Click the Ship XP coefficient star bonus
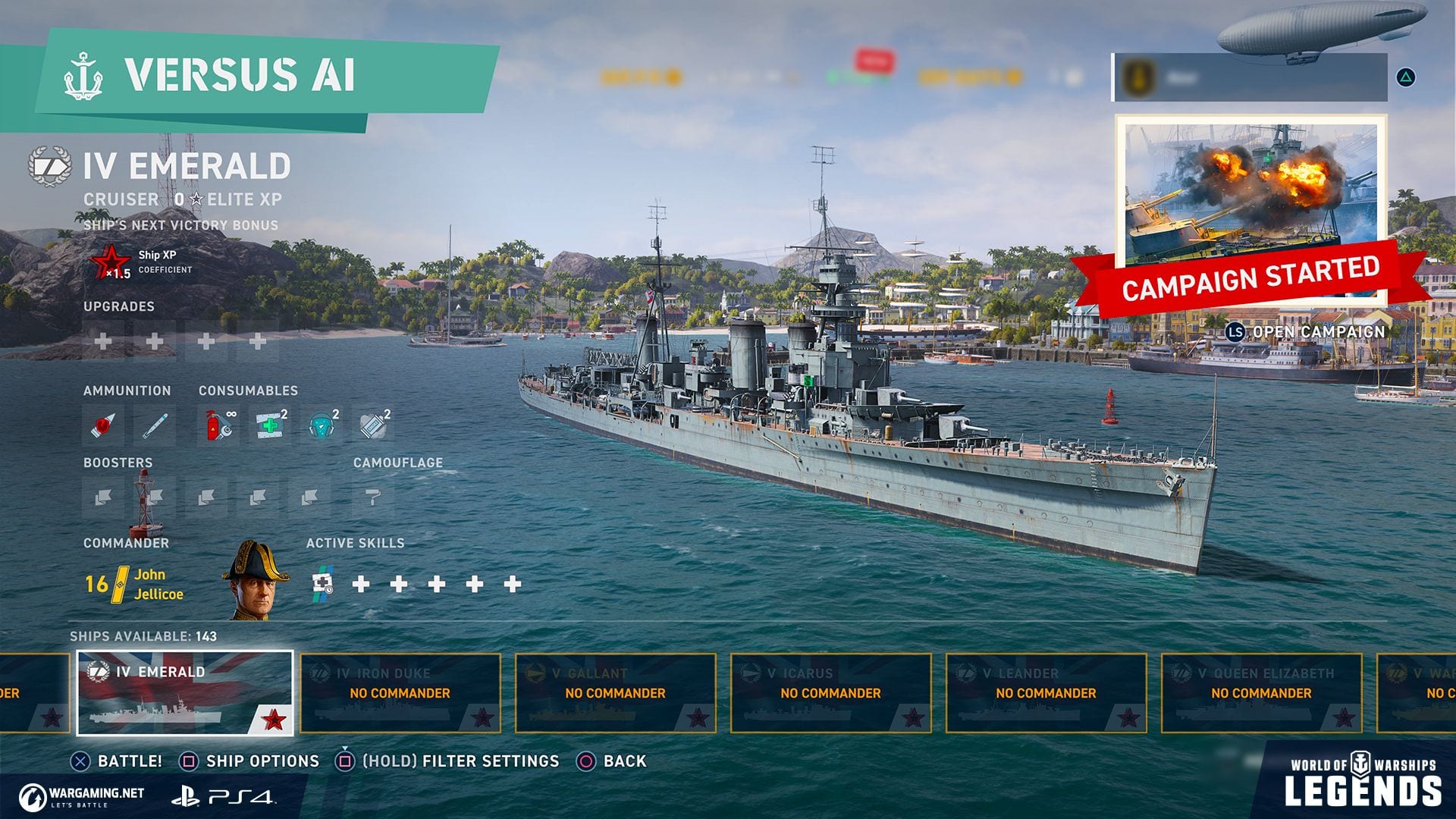 111,262
